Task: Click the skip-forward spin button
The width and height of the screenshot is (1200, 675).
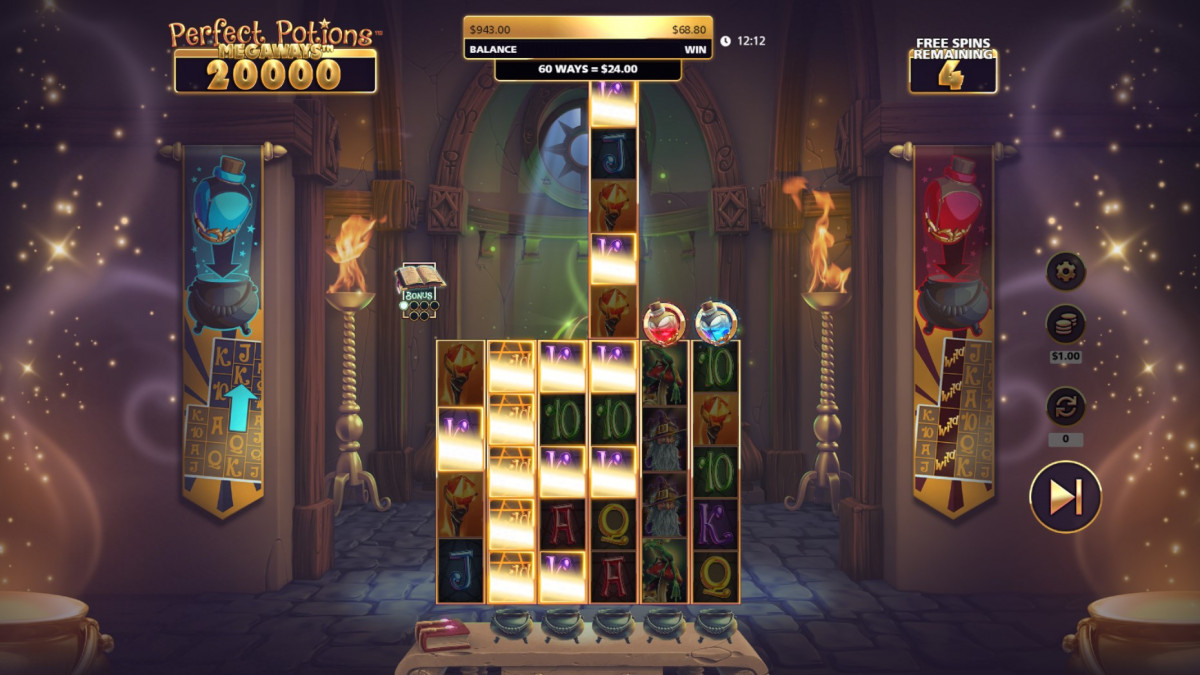Action: coord(1065,496)
